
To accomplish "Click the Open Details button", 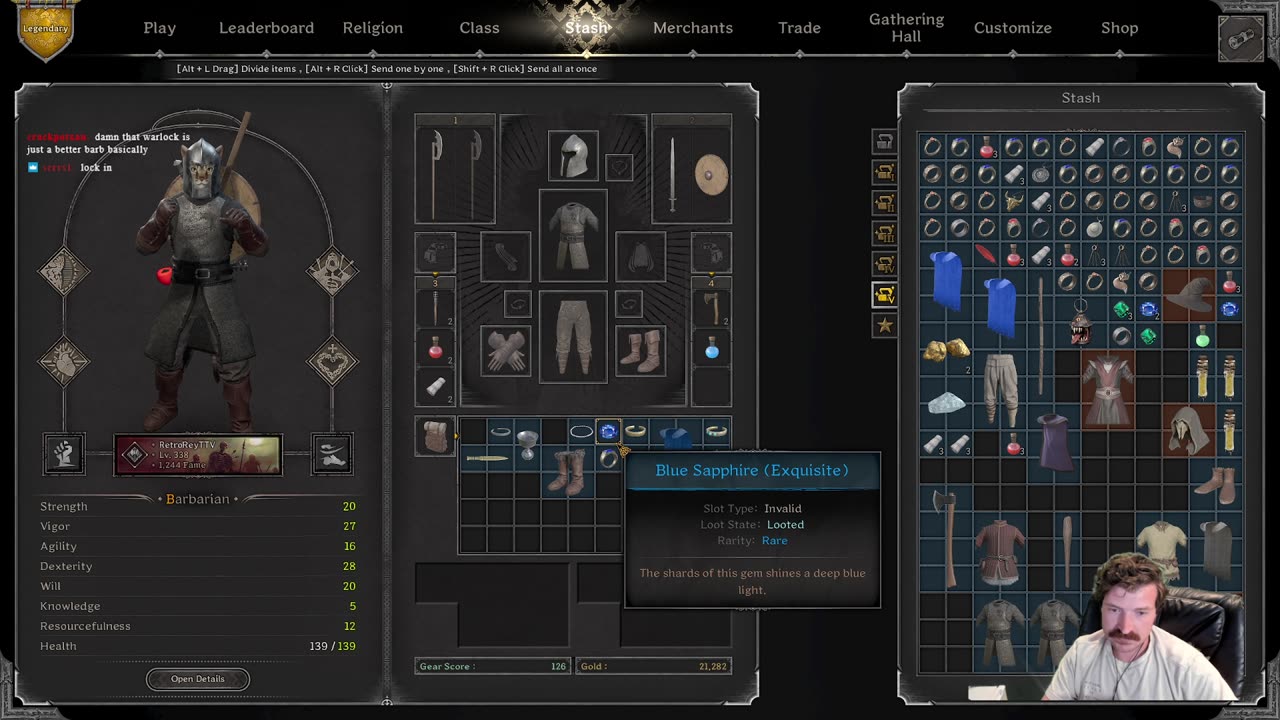I will click(198, 679).
